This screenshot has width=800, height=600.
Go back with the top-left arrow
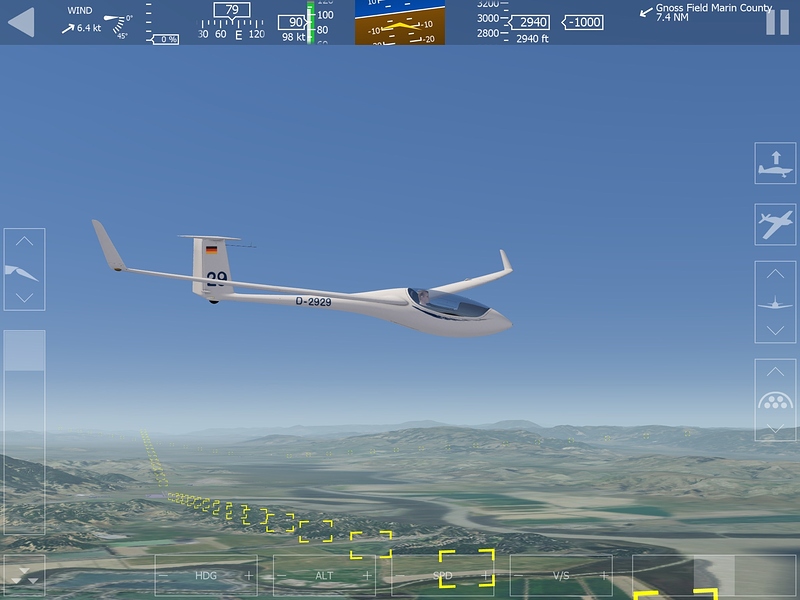[x=21, y=21]
